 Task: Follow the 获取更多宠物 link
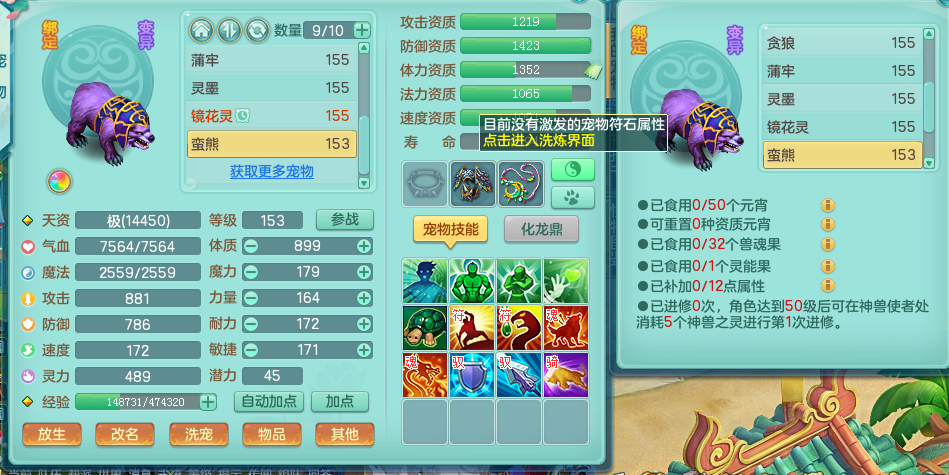(271, 171)
